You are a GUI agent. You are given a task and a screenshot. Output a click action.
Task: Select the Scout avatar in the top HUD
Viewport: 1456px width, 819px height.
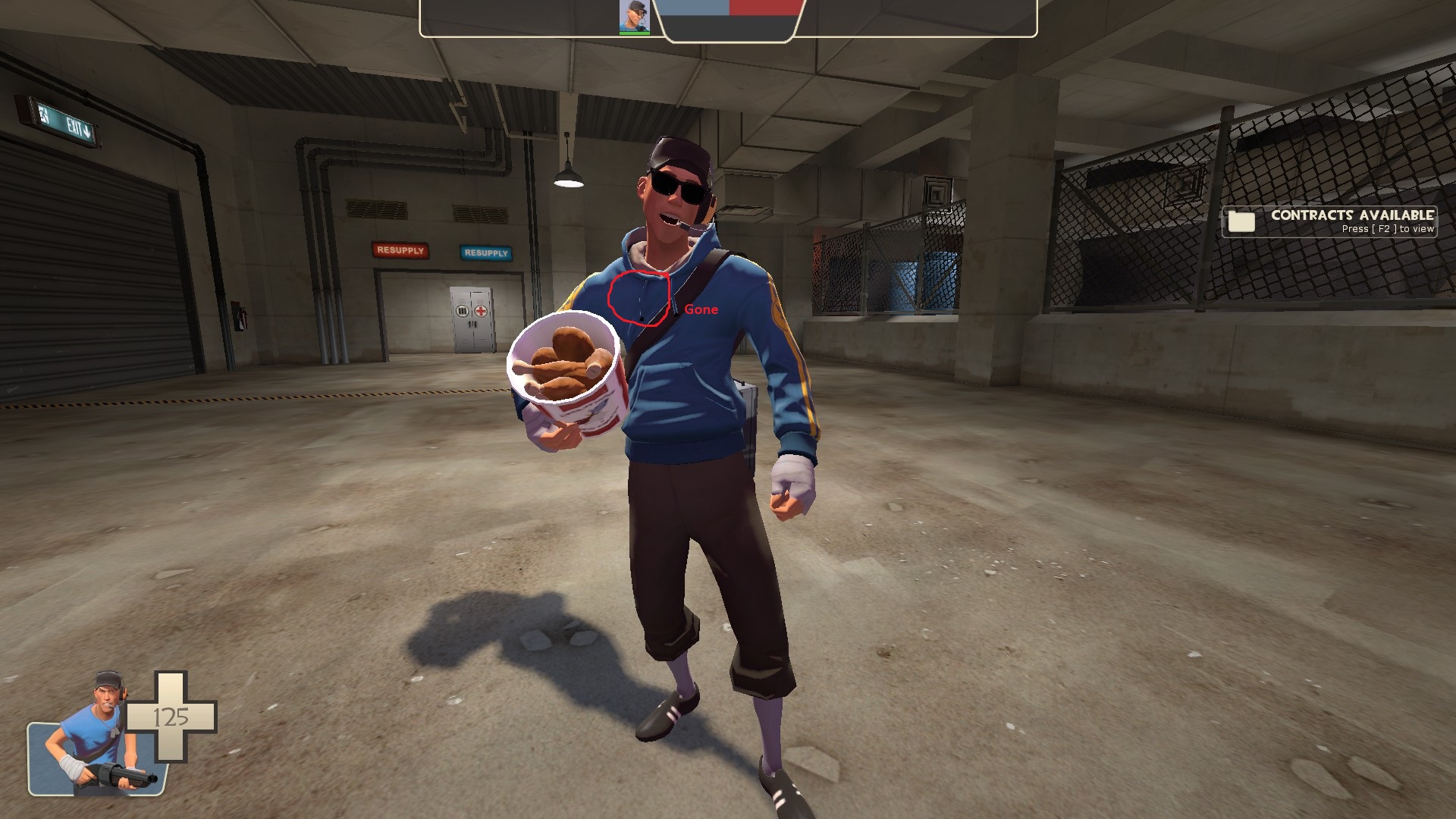point(634,17)
